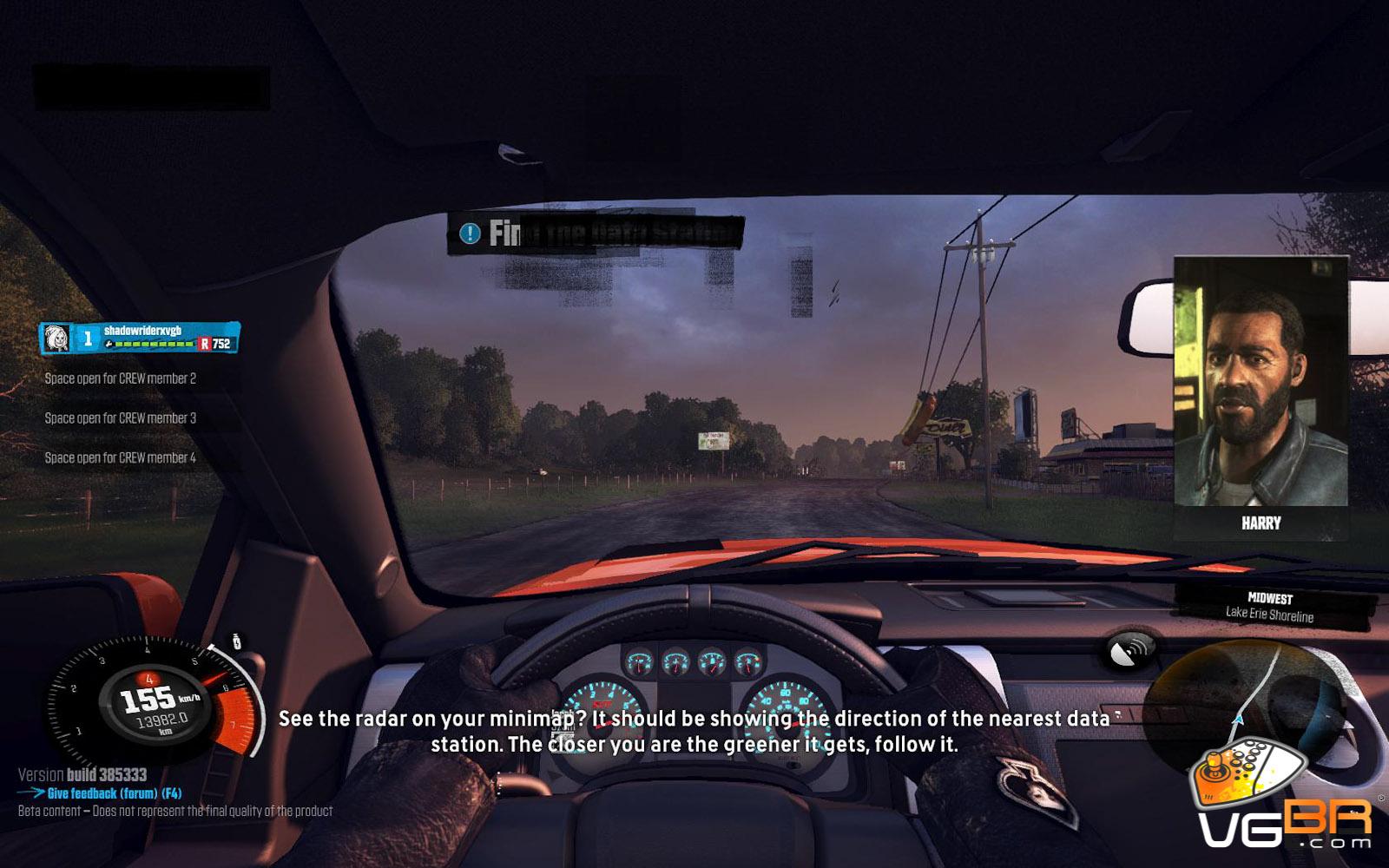Open the Give feedback forum link
This screenshot has width=1389, height=868.
click(x=114, y=793)
